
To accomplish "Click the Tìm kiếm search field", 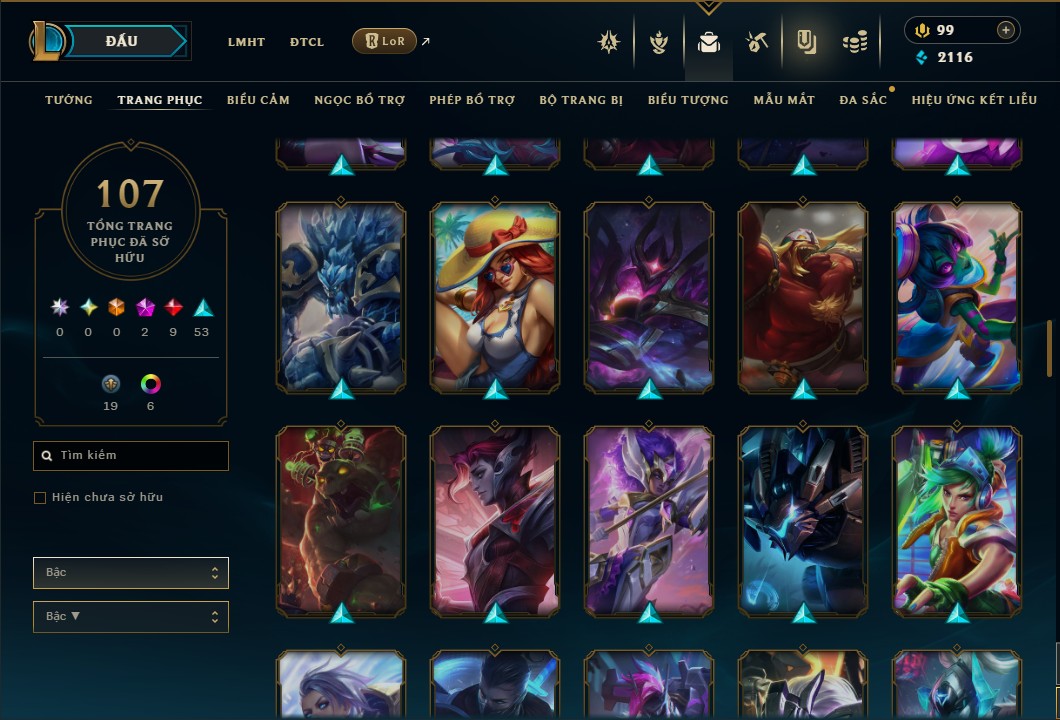I will pyautogui.click(x=131, y=456).
